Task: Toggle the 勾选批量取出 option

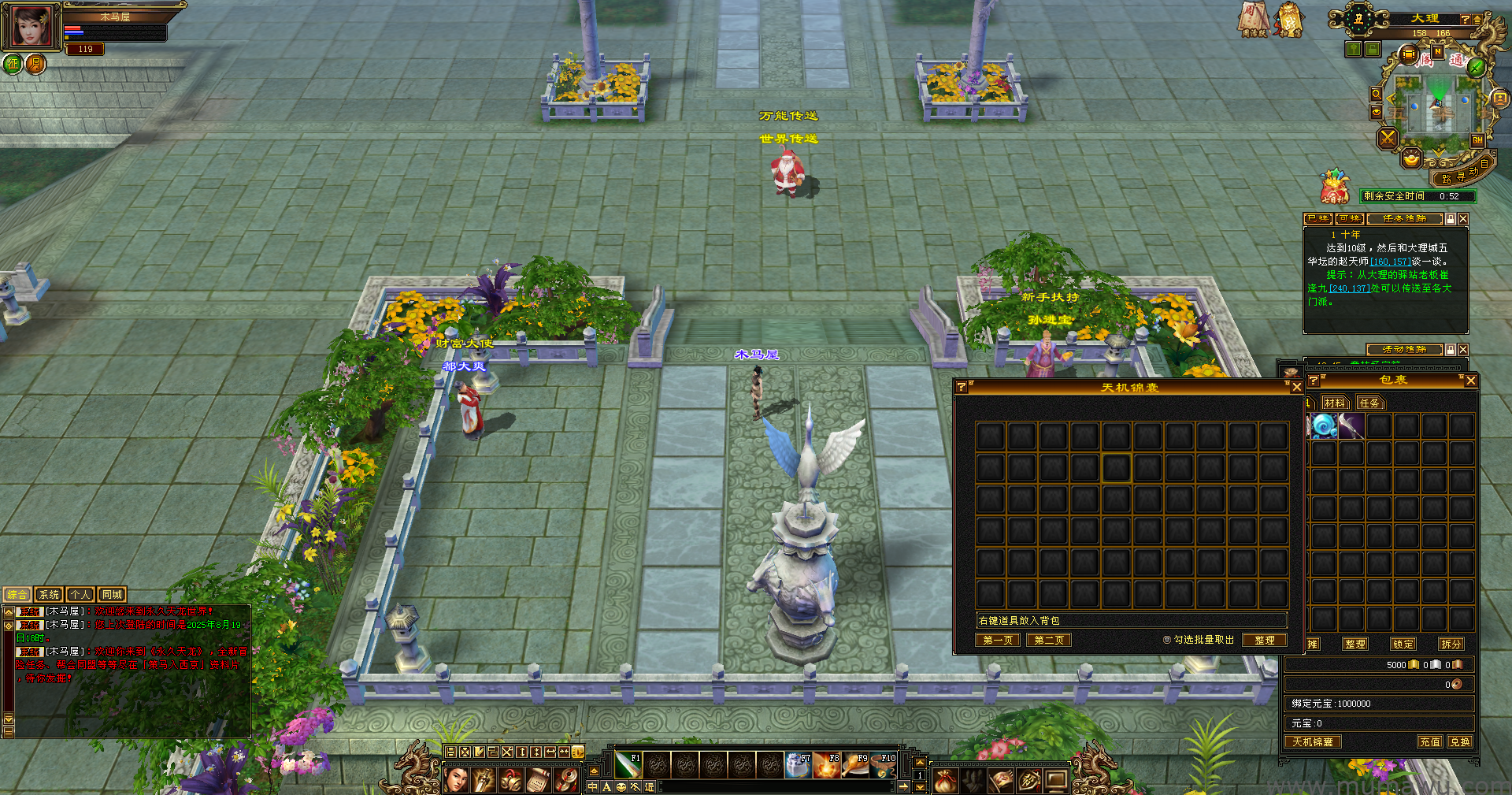Action: pyautogui.click(x=1167, y=640)
